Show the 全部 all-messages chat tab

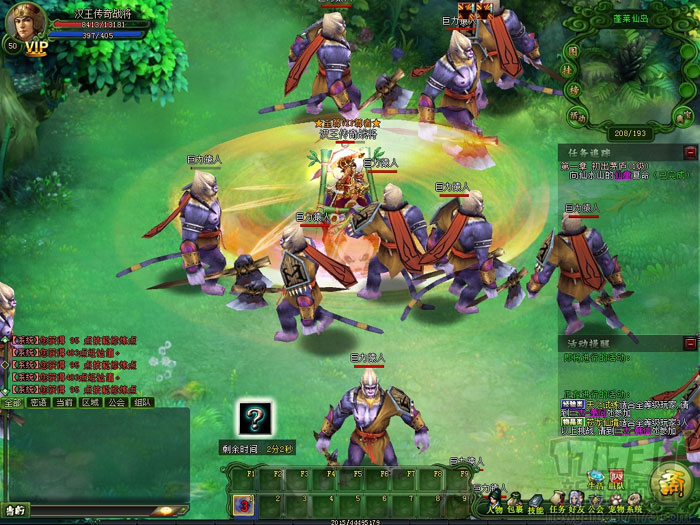(x=12, y=402)
